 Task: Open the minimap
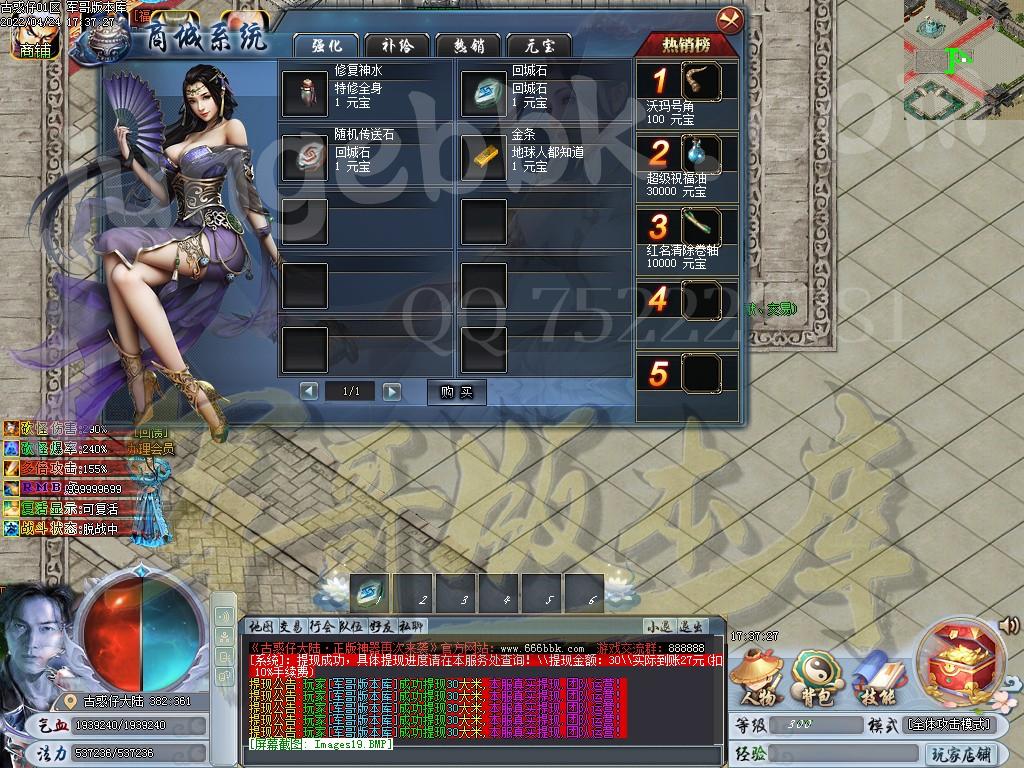tap(963, 60)
